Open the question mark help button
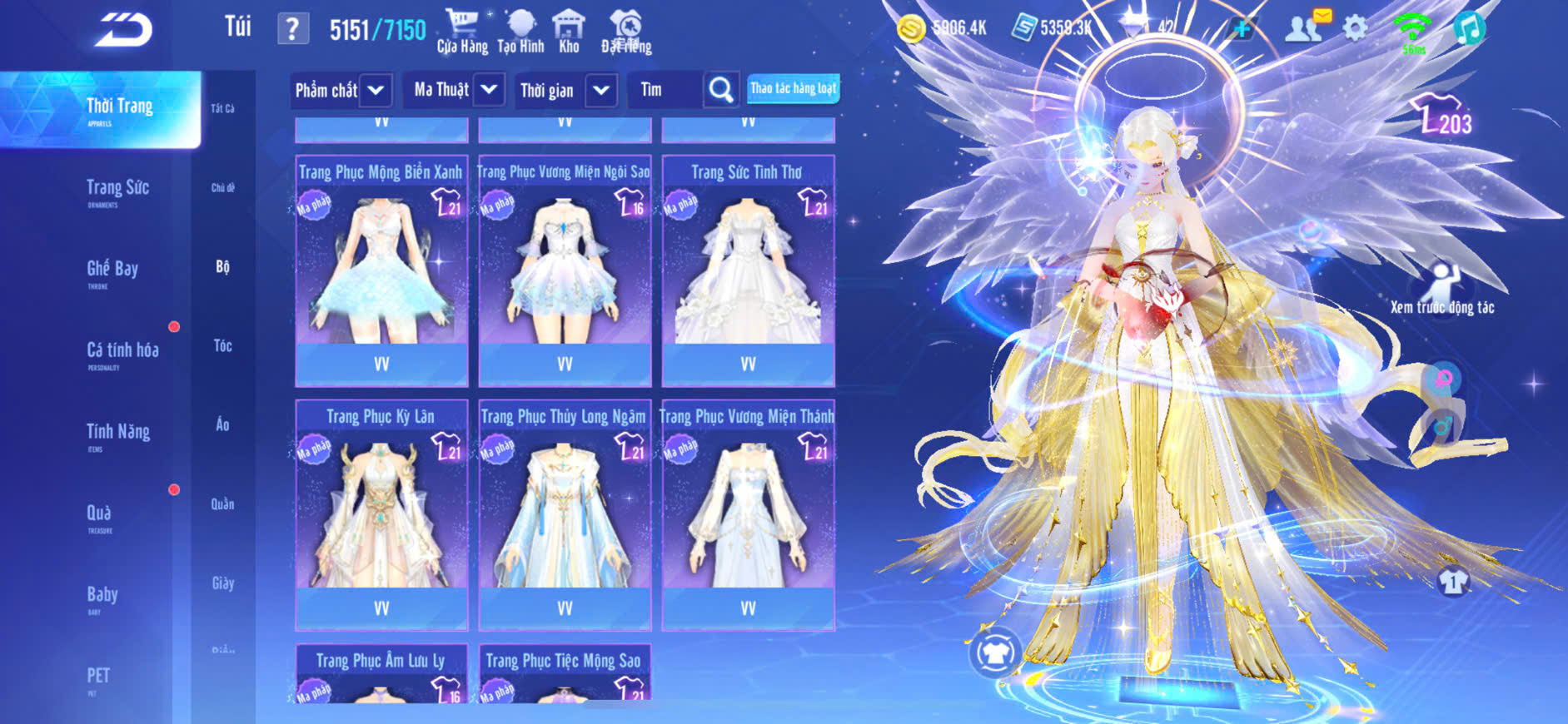The height and width of the screenshot is (724, 1568). 292,29
